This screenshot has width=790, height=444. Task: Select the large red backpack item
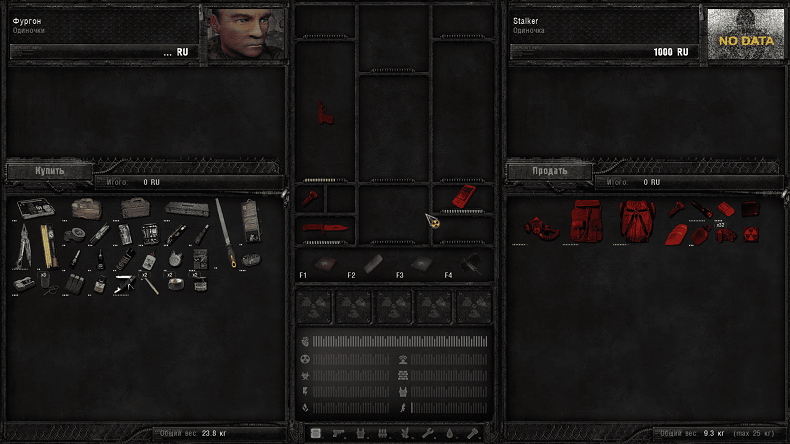pos(634,220)
